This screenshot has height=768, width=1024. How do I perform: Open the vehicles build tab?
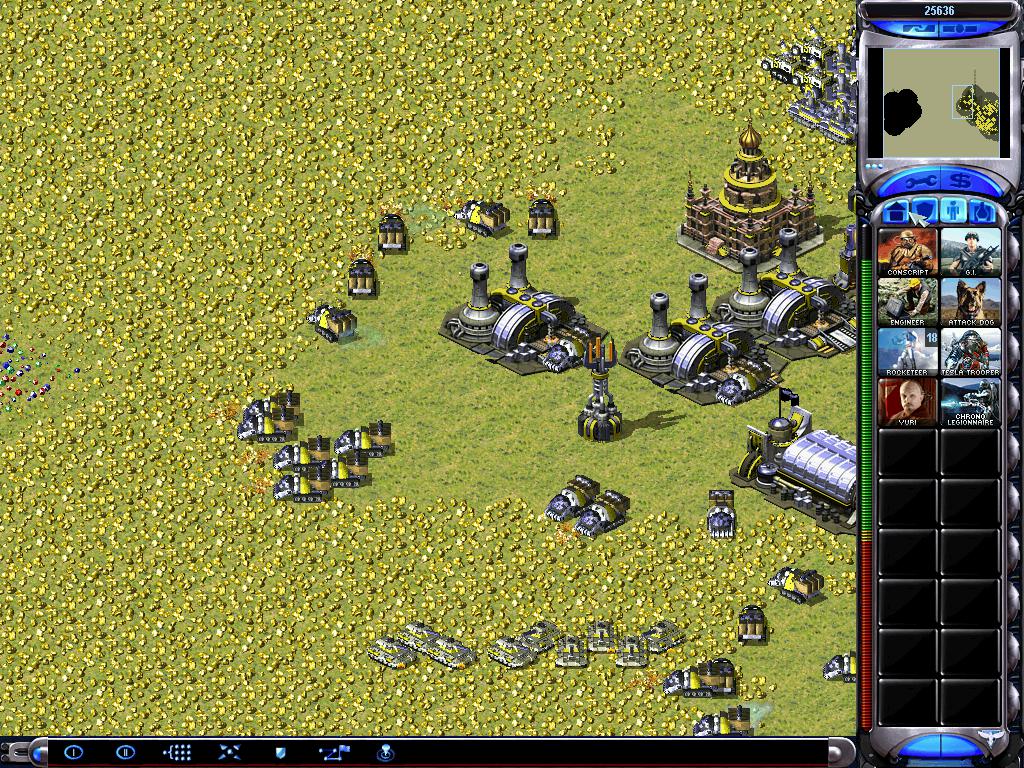982,212
